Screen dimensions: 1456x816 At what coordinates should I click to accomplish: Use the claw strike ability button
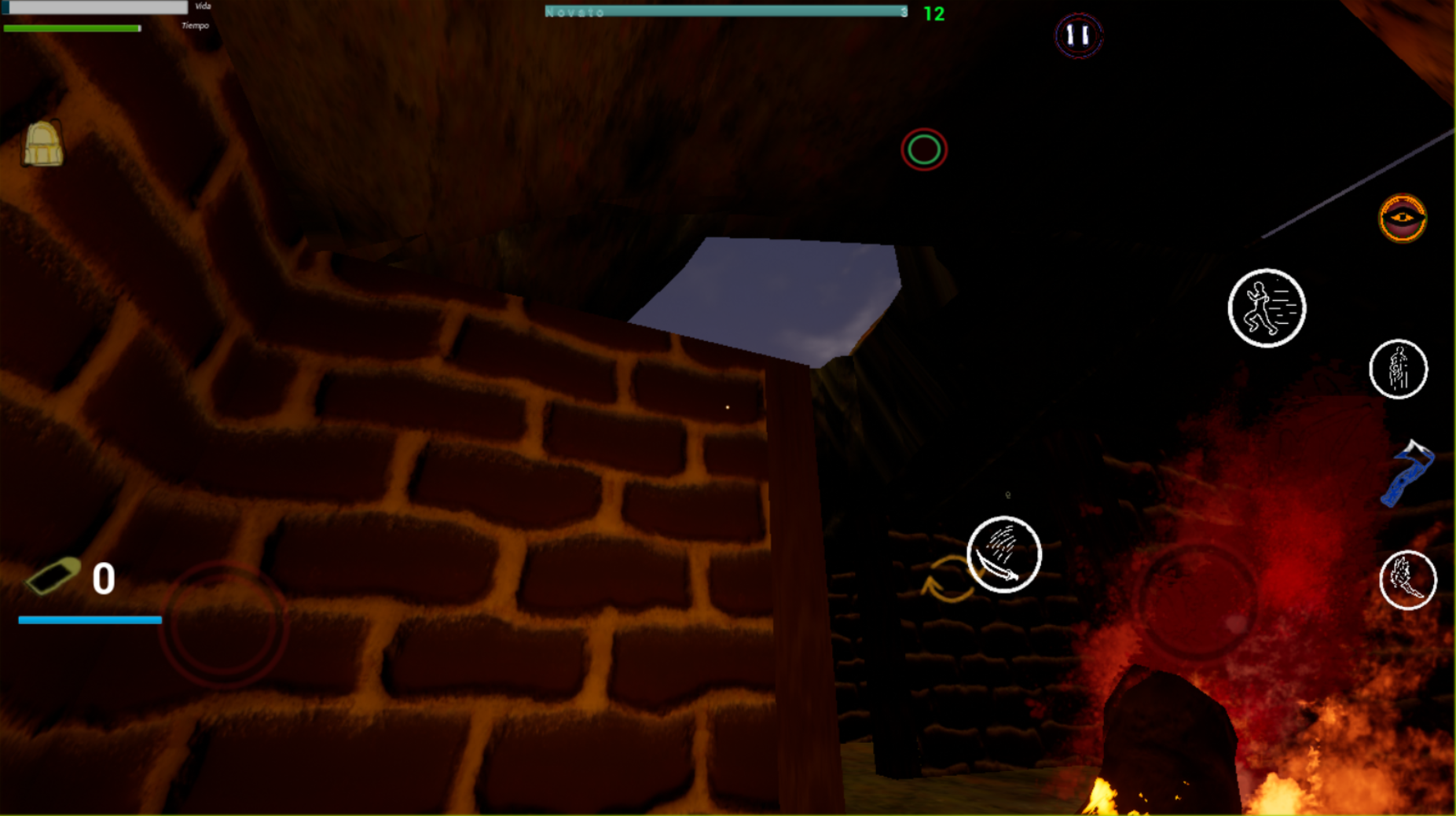click(x=1407, y=580)
